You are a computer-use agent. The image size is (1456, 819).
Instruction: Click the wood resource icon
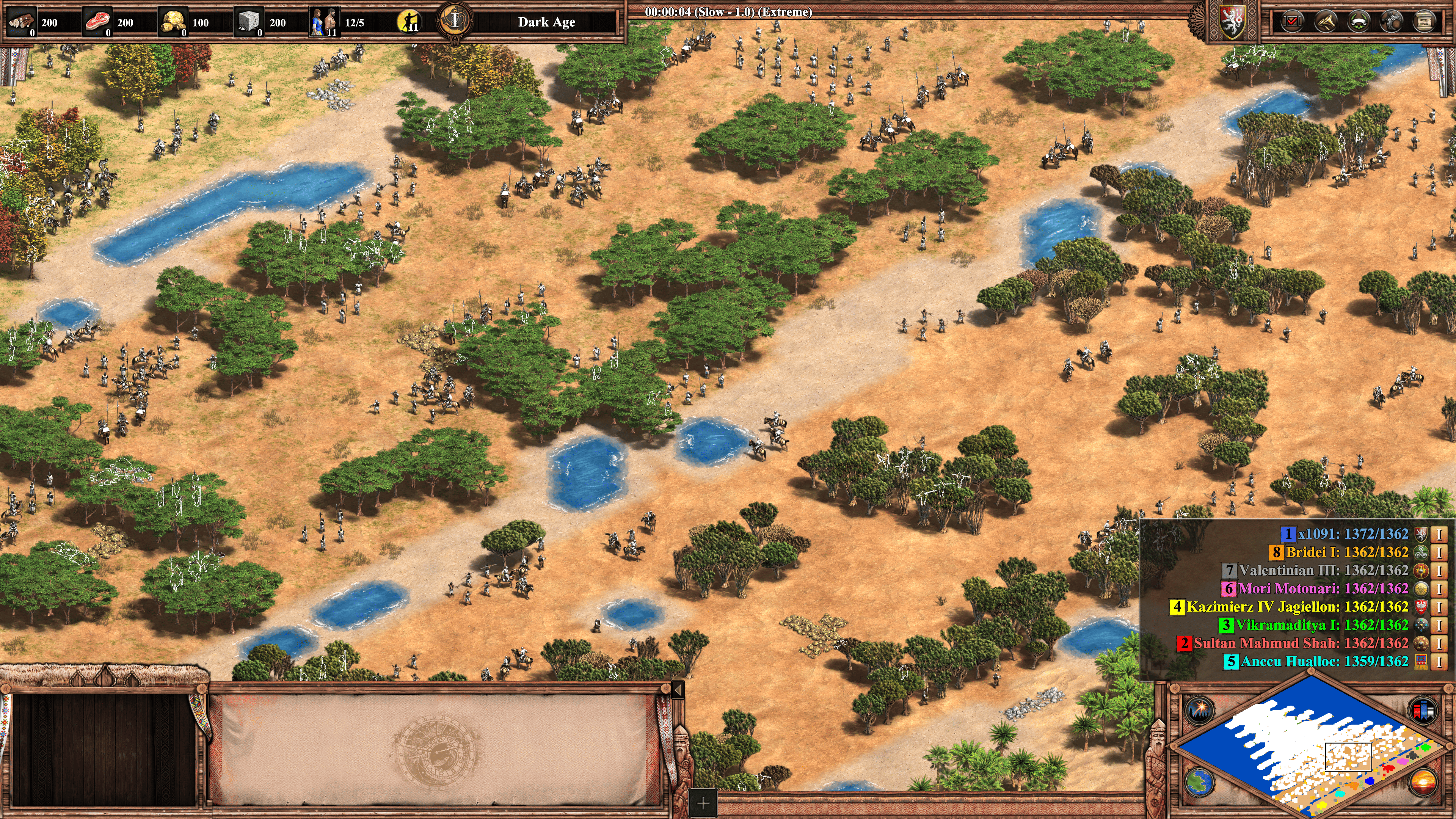pyautogui.click(x=22, y=22)
